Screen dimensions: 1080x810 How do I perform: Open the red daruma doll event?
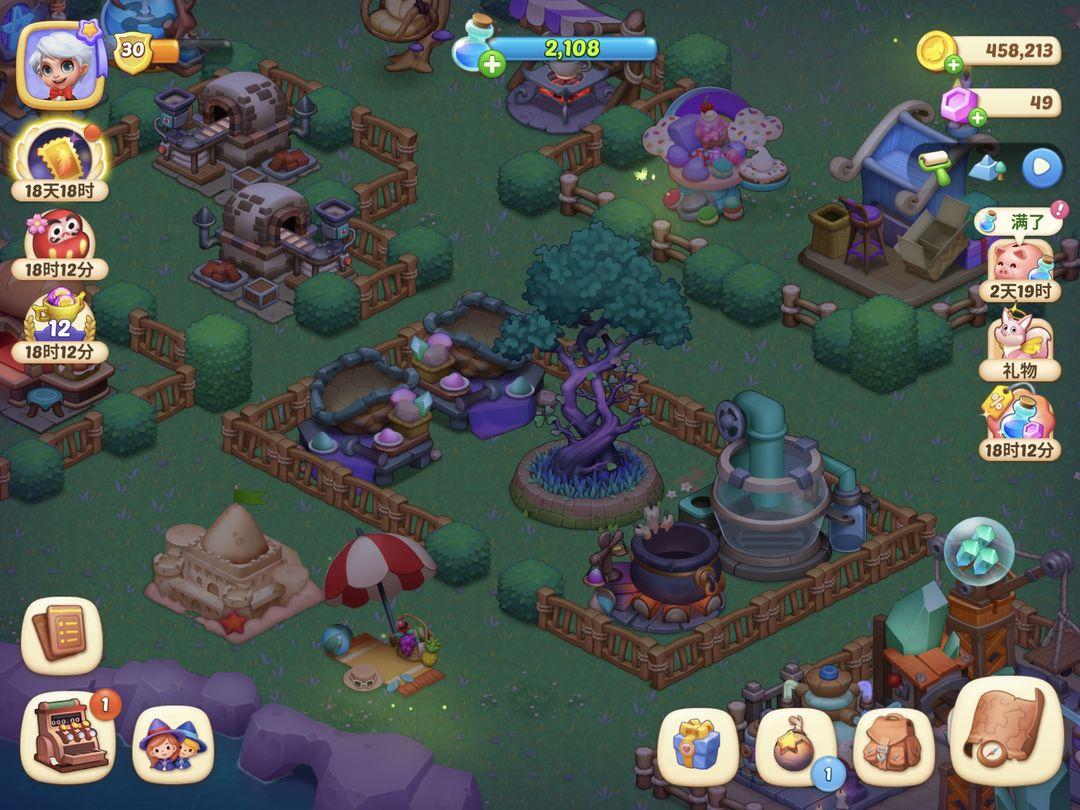(57, 238)
